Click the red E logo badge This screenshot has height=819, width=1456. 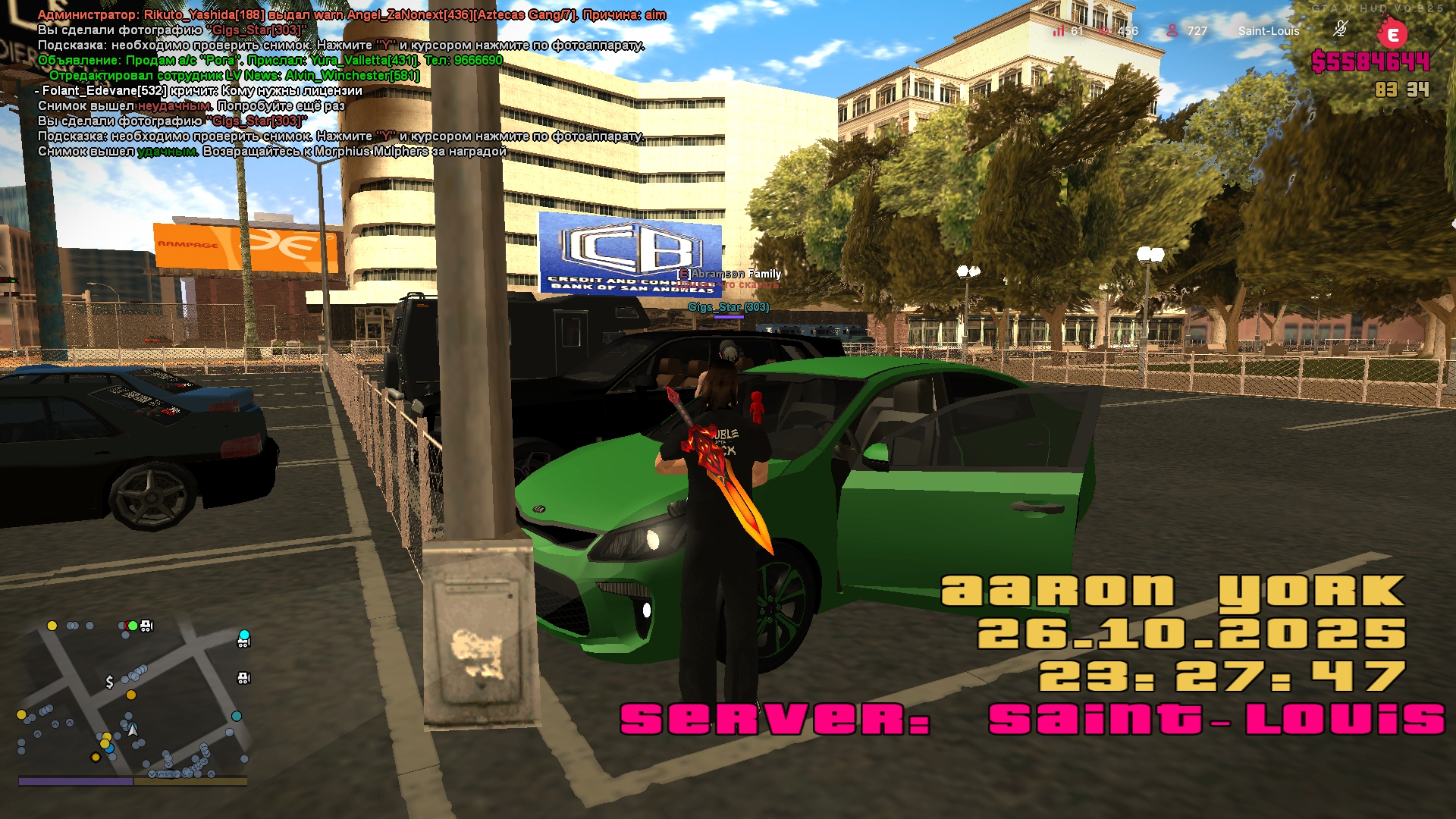coord(1392,34)
